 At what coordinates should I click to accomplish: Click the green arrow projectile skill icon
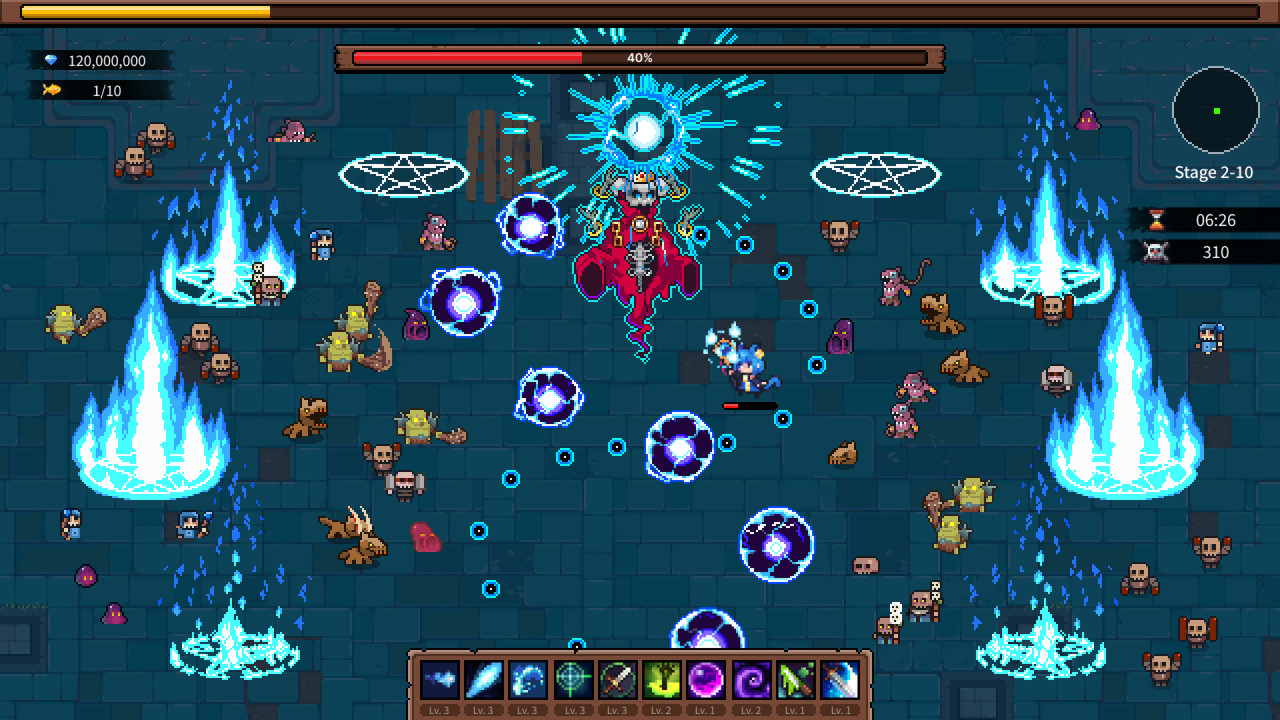pyautogui.click(x=794, y=680)
